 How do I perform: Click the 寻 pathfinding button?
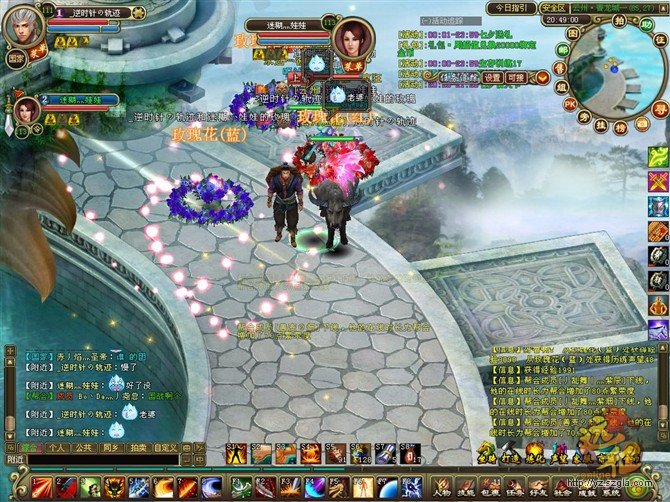coord(659,107)
